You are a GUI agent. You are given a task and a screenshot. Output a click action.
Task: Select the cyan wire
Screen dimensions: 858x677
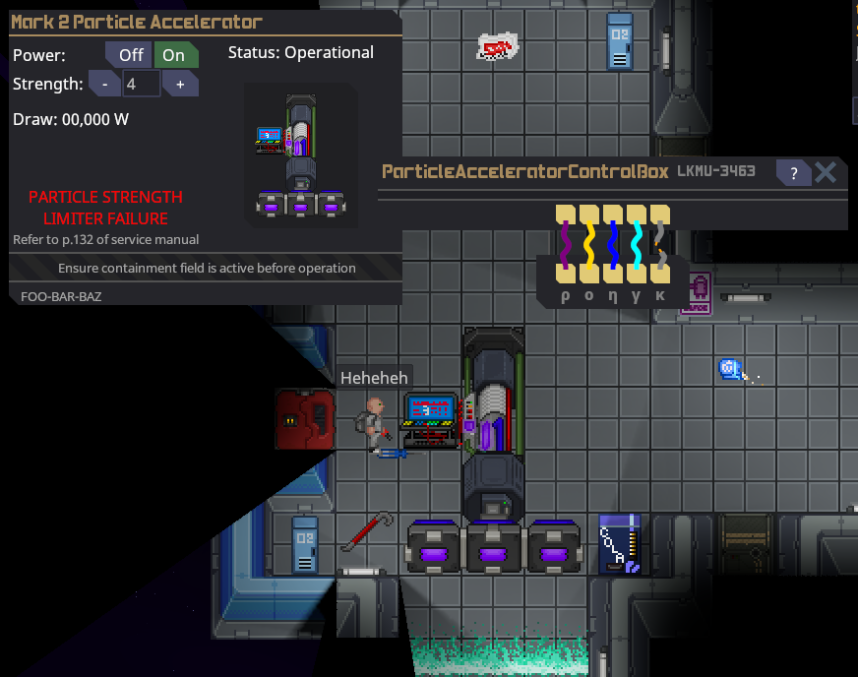(636, 246)
